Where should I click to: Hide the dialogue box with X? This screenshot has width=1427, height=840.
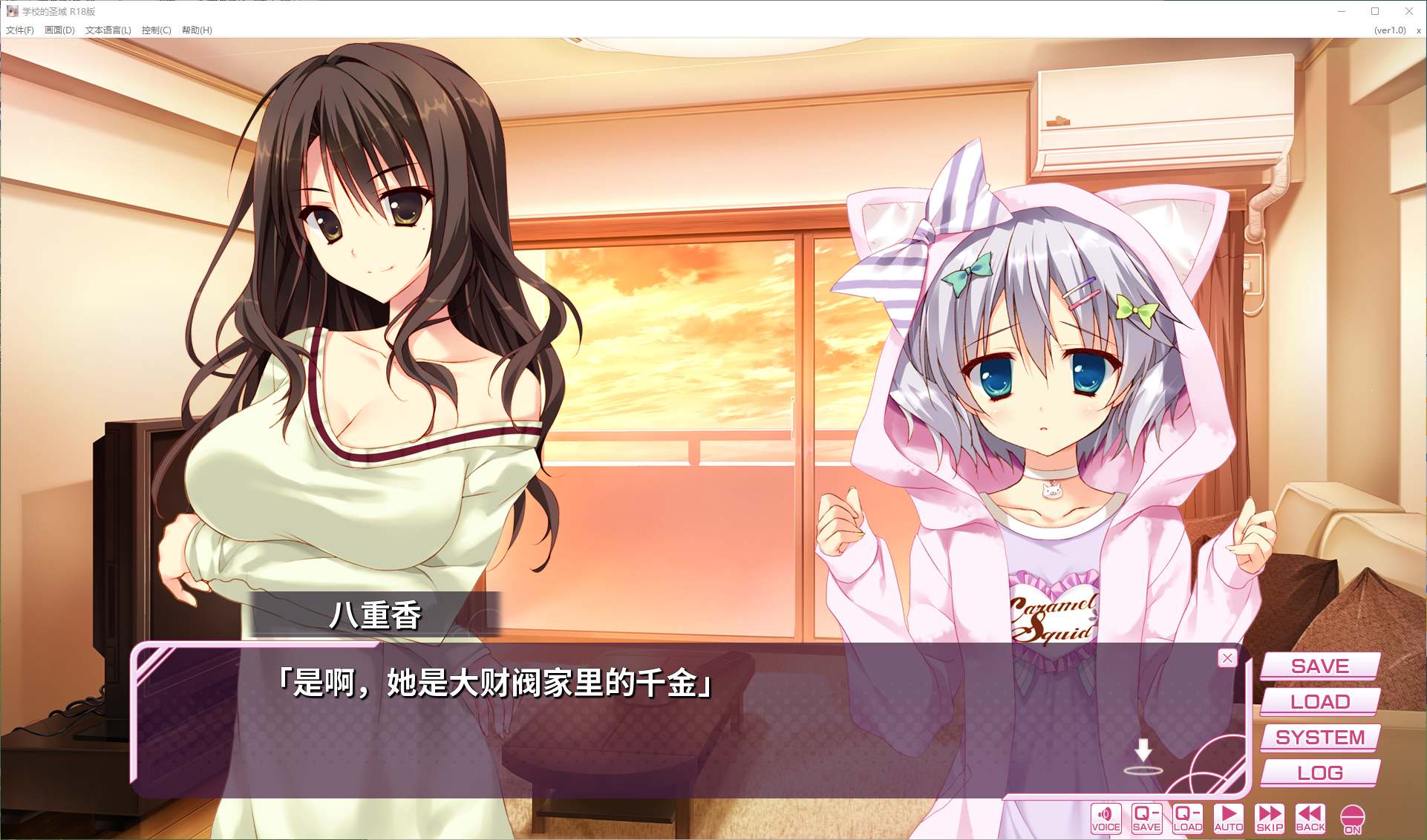(1227, 657)
